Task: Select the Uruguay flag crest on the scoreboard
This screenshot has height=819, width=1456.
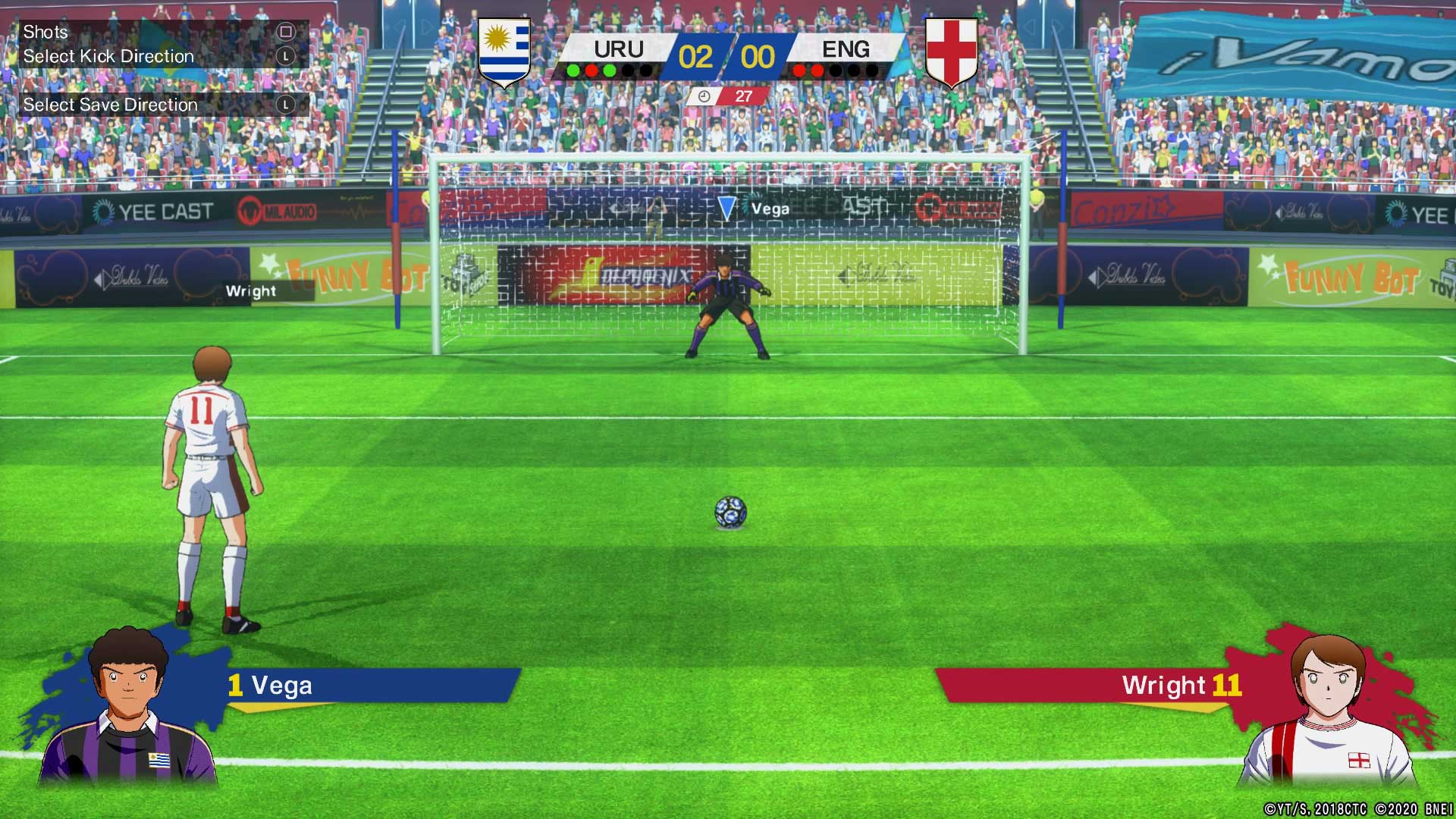Action: click(x=504, y=51)
